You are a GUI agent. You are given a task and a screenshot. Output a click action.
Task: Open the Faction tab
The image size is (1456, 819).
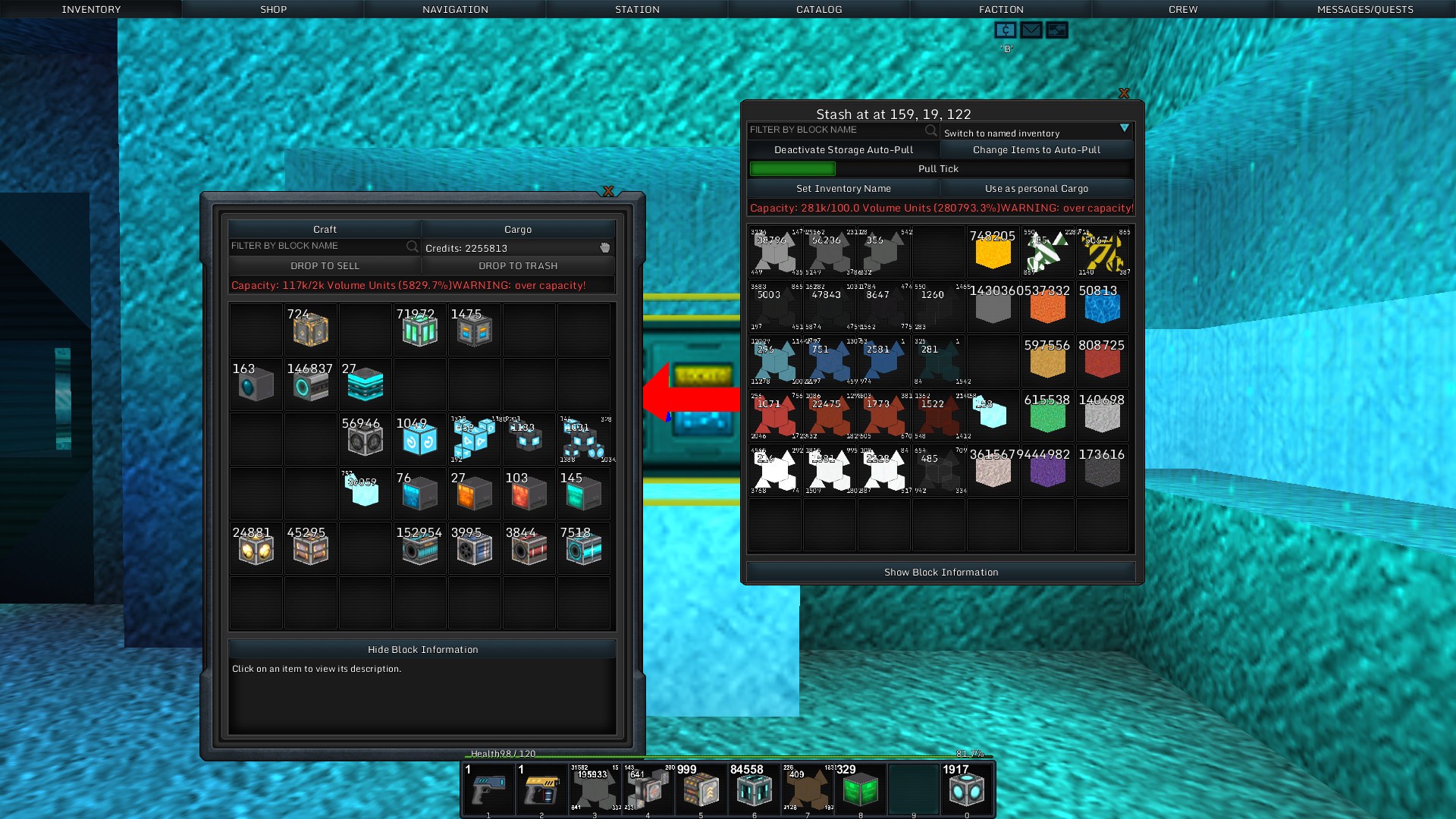coord(1001,9)
